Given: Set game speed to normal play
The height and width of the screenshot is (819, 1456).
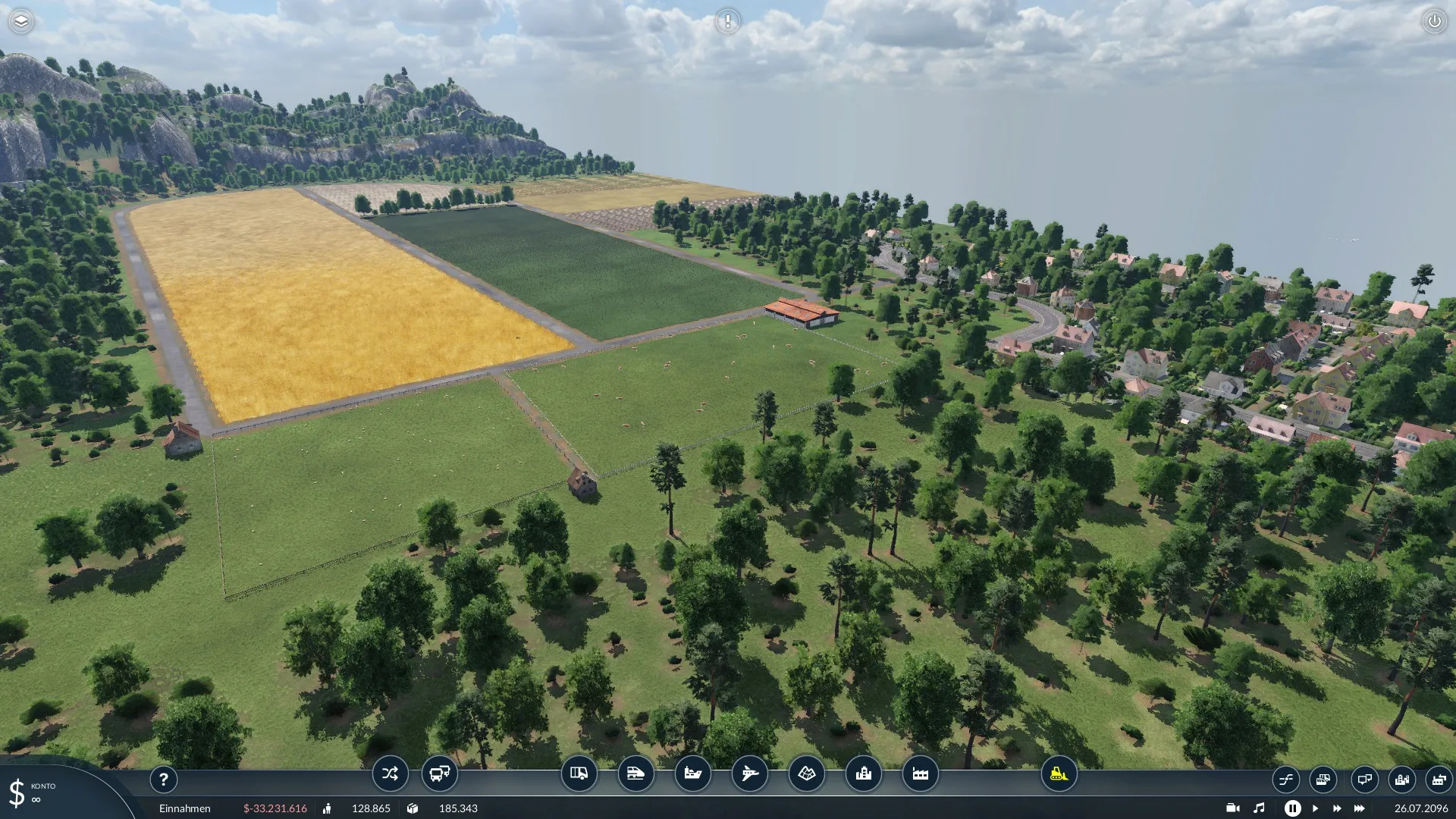Looking at the screenshot, I should coord(1315,808).
